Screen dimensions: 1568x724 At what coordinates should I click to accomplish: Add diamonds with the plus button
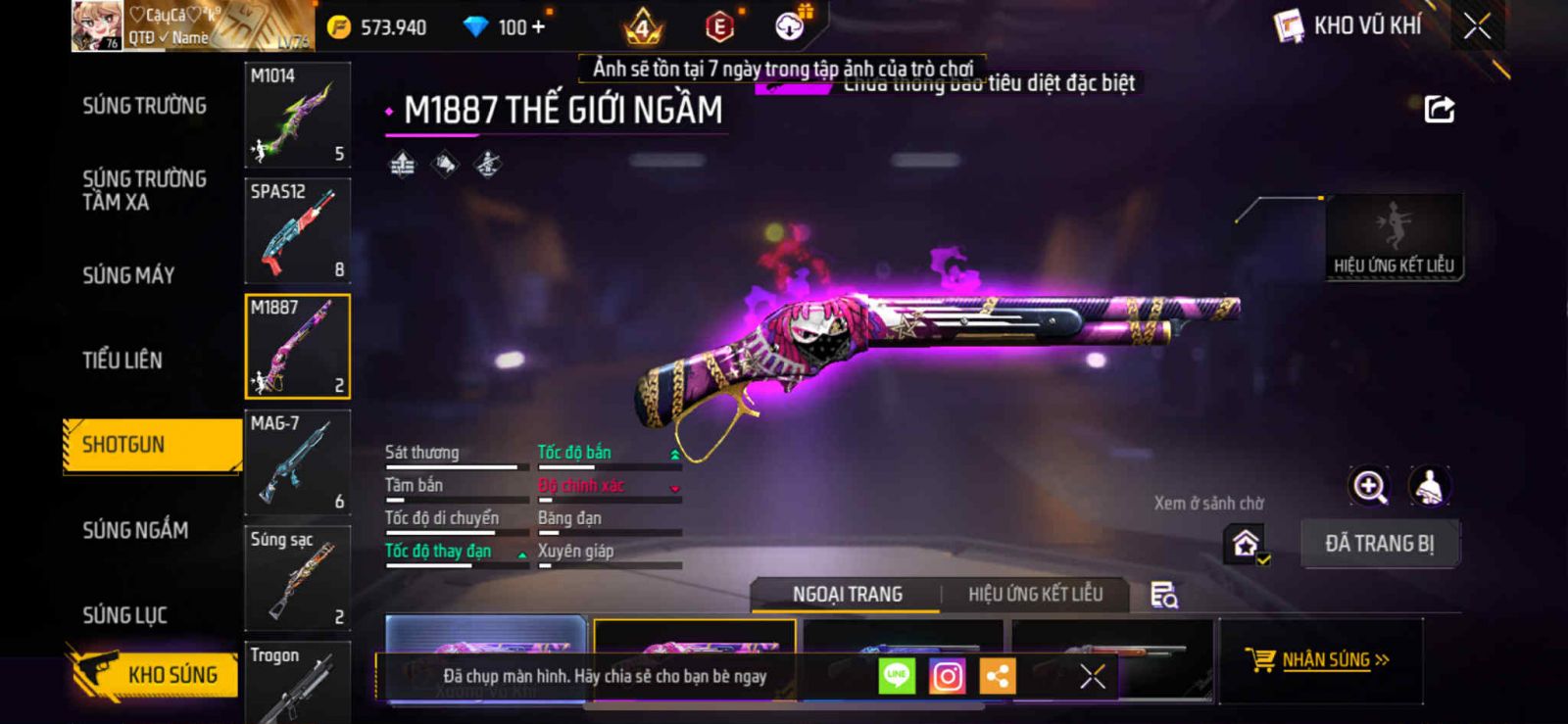coord(537,26)
